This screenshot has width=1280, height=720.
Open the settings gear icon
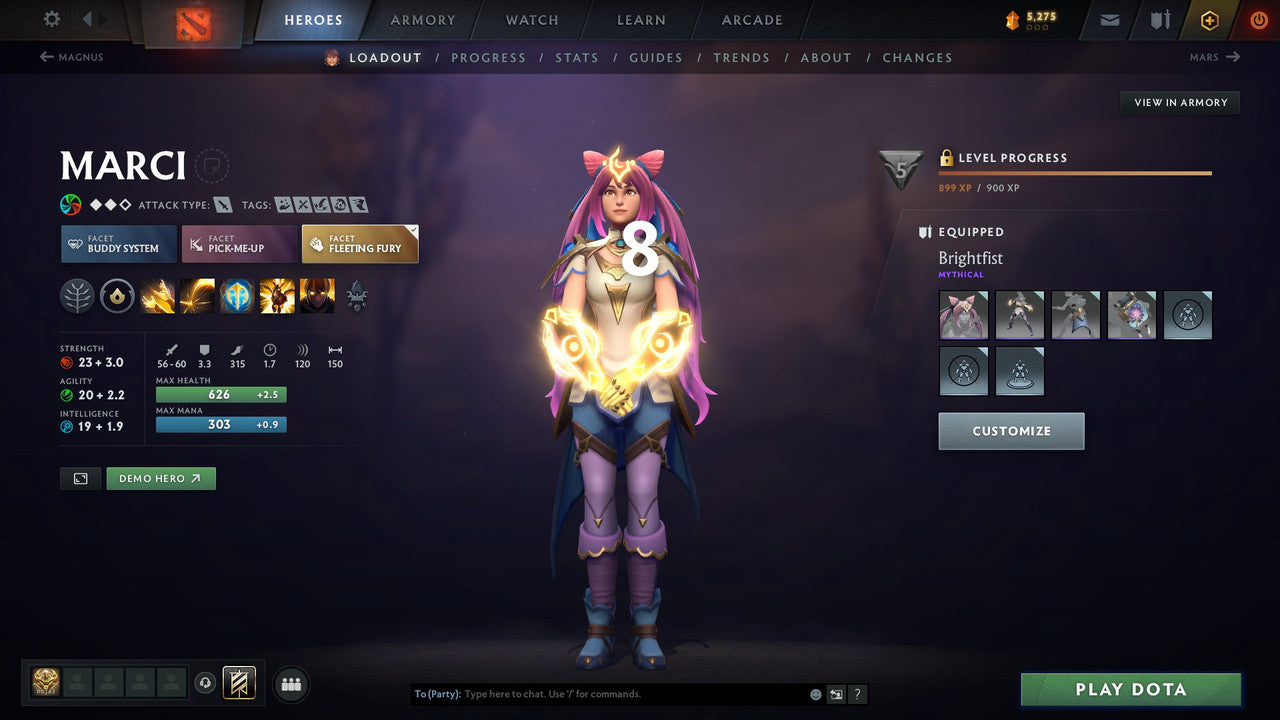pos(52,19)
